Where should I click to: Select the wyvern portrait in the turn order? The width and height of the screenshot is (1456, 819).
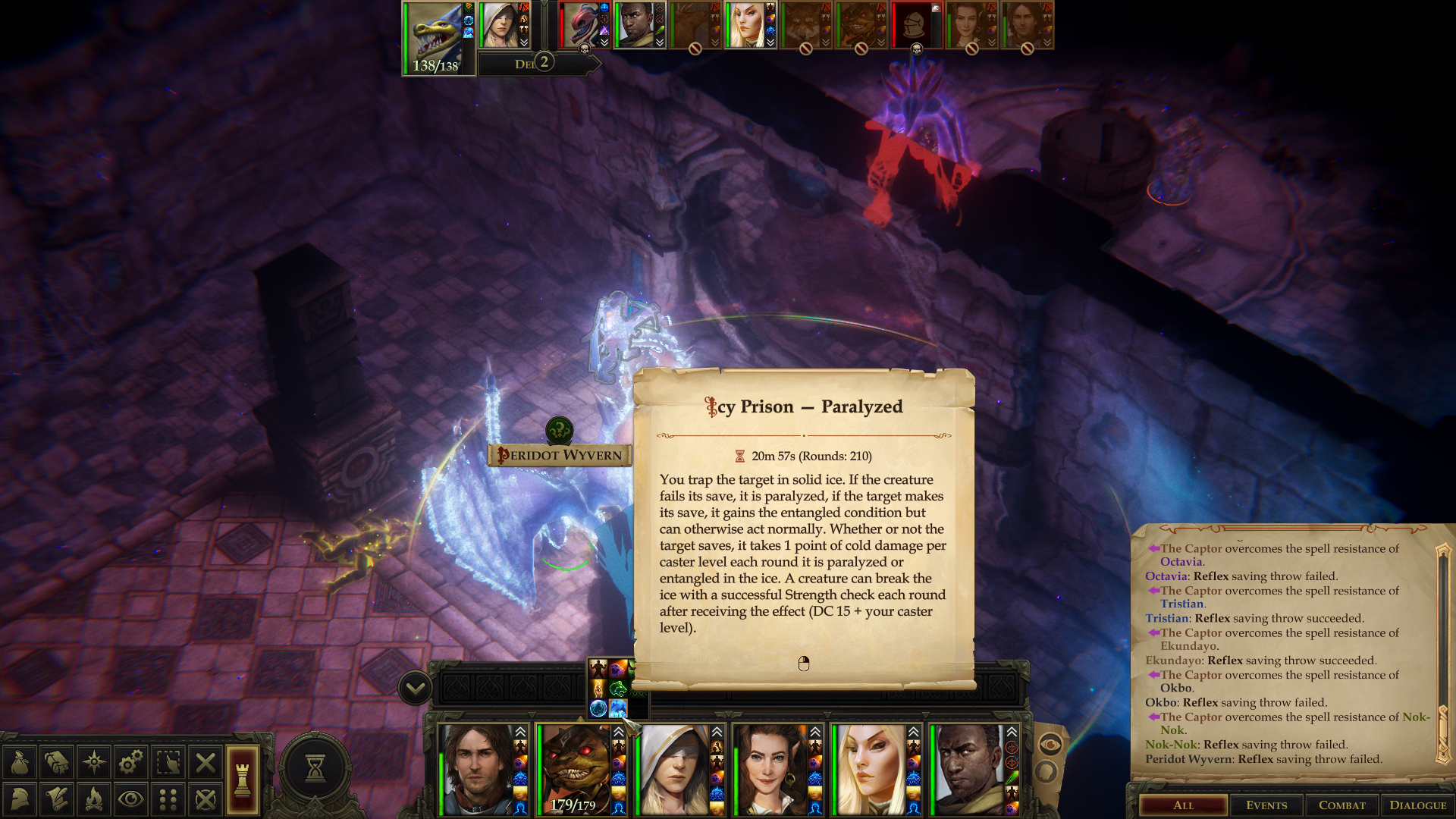435,36
